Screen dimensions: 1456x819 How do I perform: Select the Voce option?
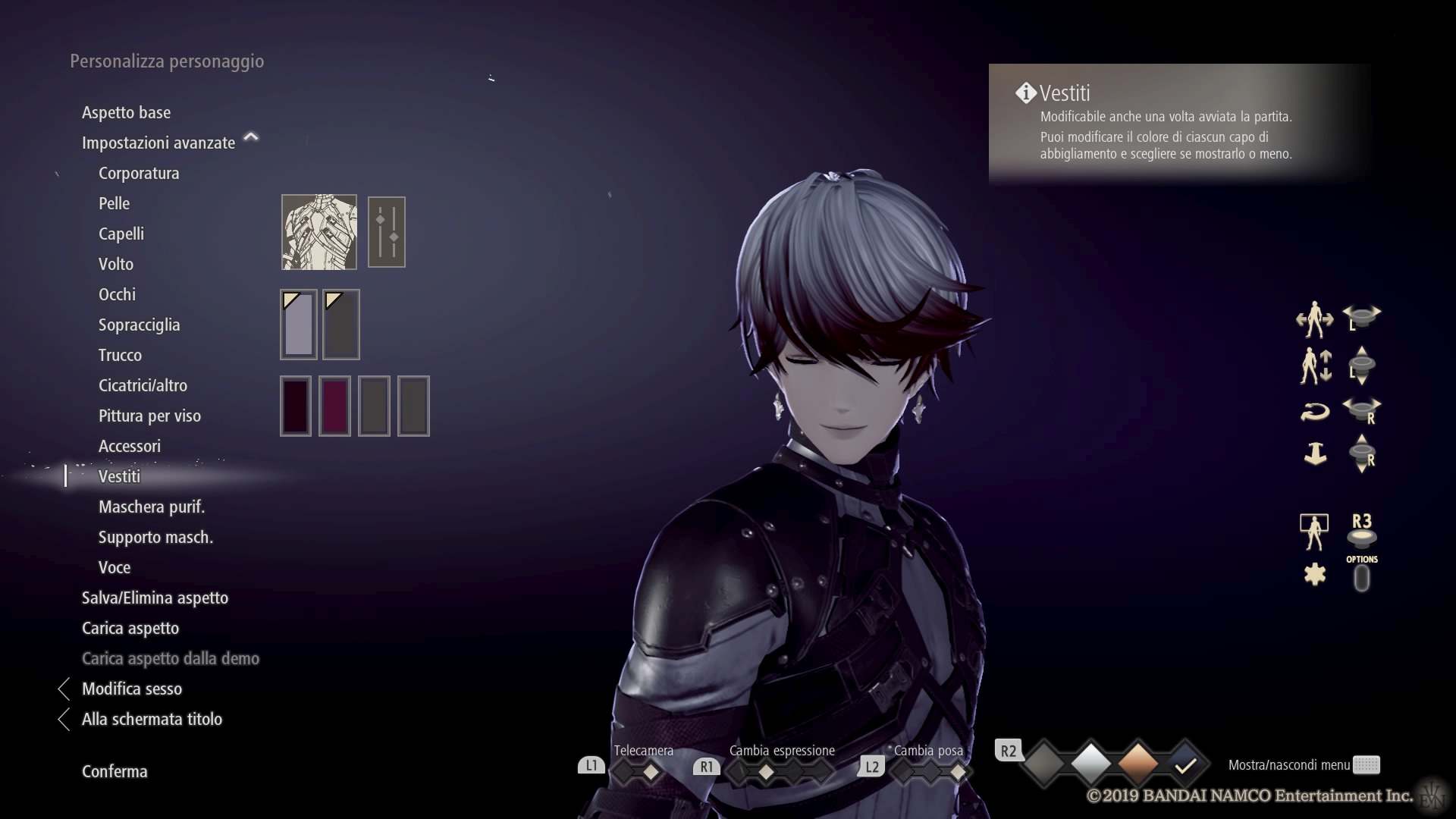[x=115, y=567]
